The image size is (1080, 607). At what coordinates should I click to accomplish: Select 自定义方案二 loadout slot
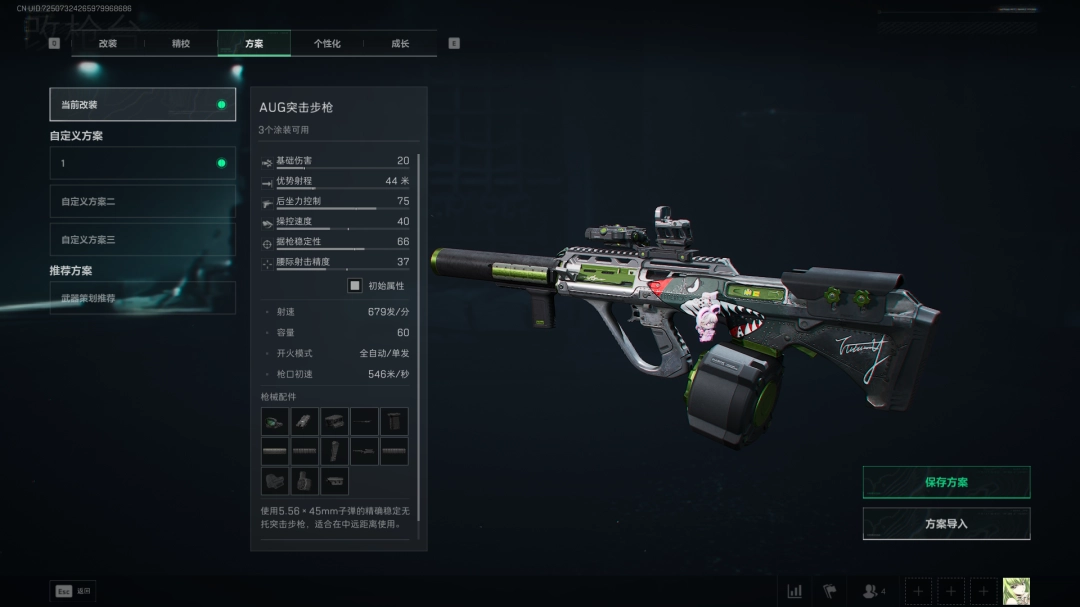point(142,202)
